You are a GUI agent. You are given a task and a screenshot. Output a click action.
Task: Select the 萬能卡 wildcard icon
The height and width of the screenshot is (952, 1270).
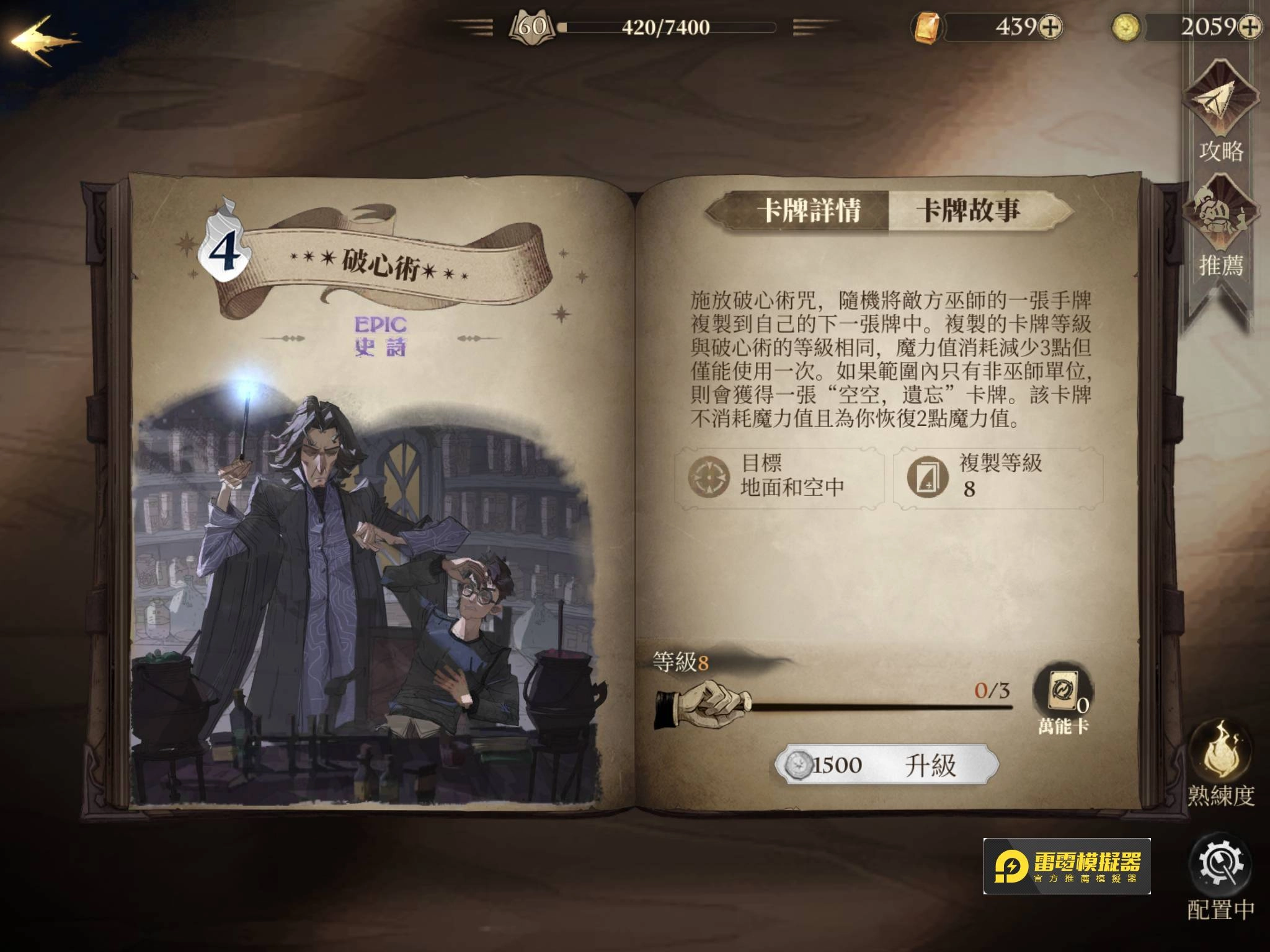coord(1063,691)
